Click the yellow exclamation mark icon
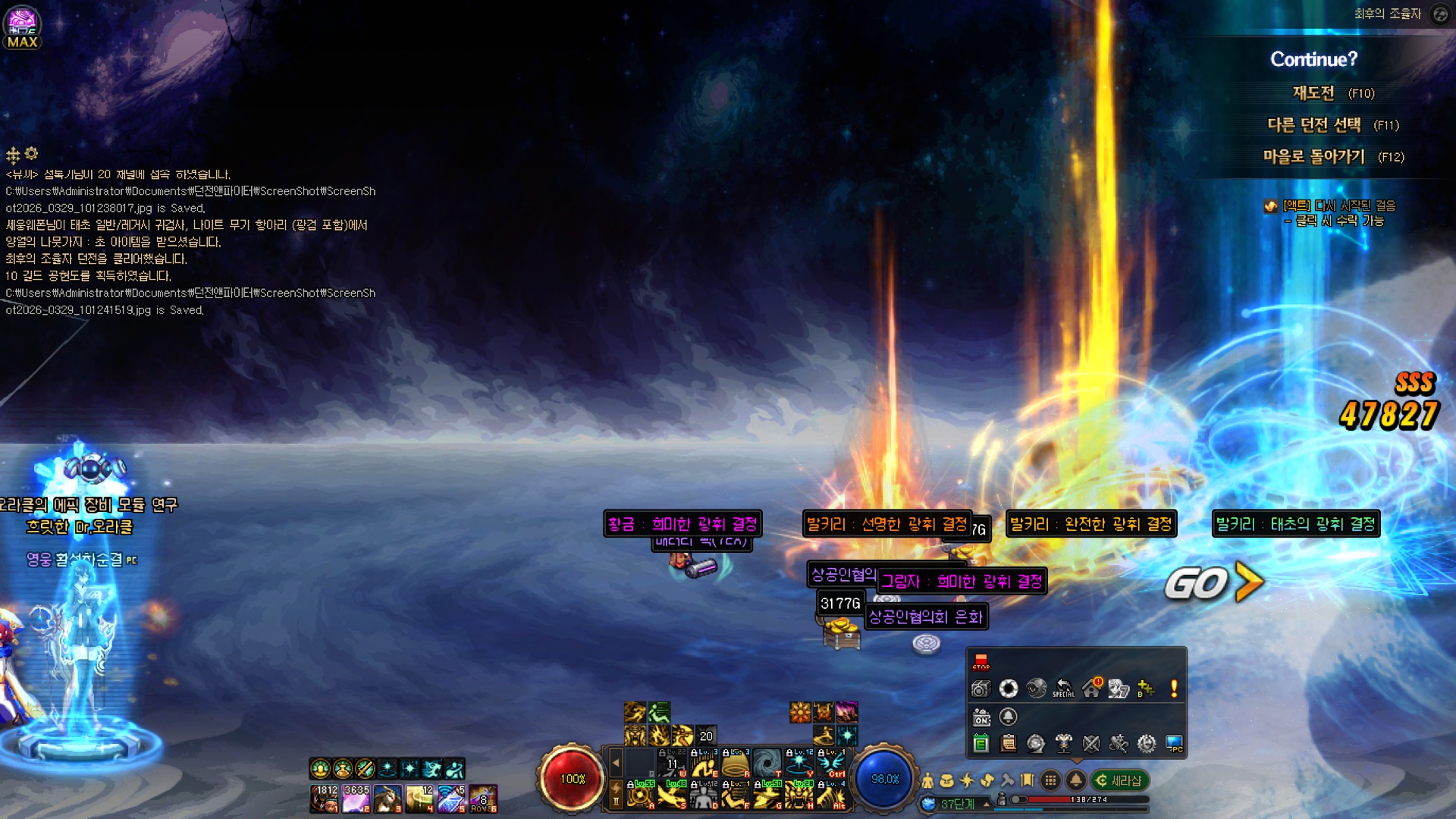1456x819 pixels. [1174, 689]
